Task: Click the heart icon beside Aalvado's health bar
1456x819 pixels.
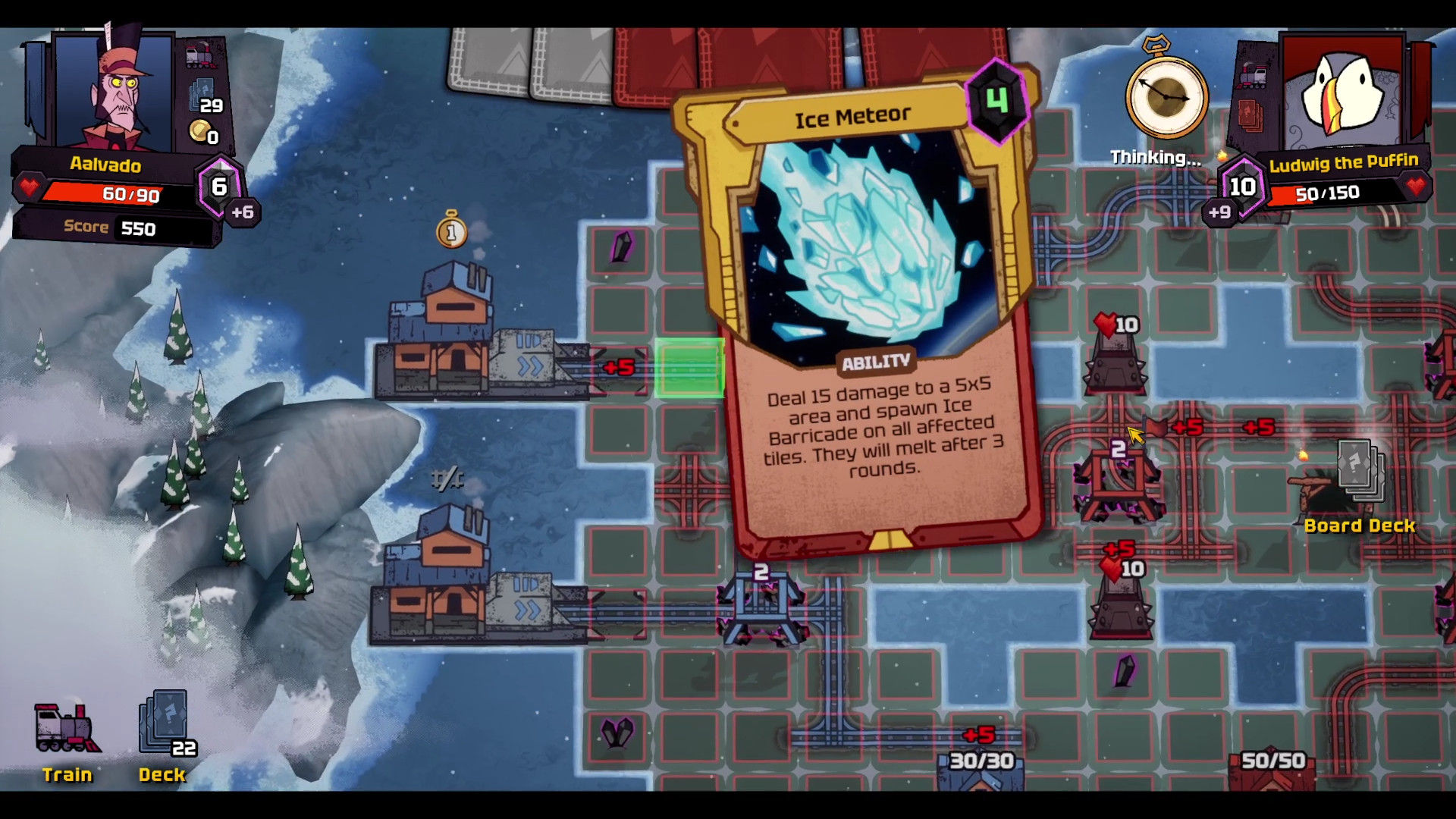Action: pos(27,190)
